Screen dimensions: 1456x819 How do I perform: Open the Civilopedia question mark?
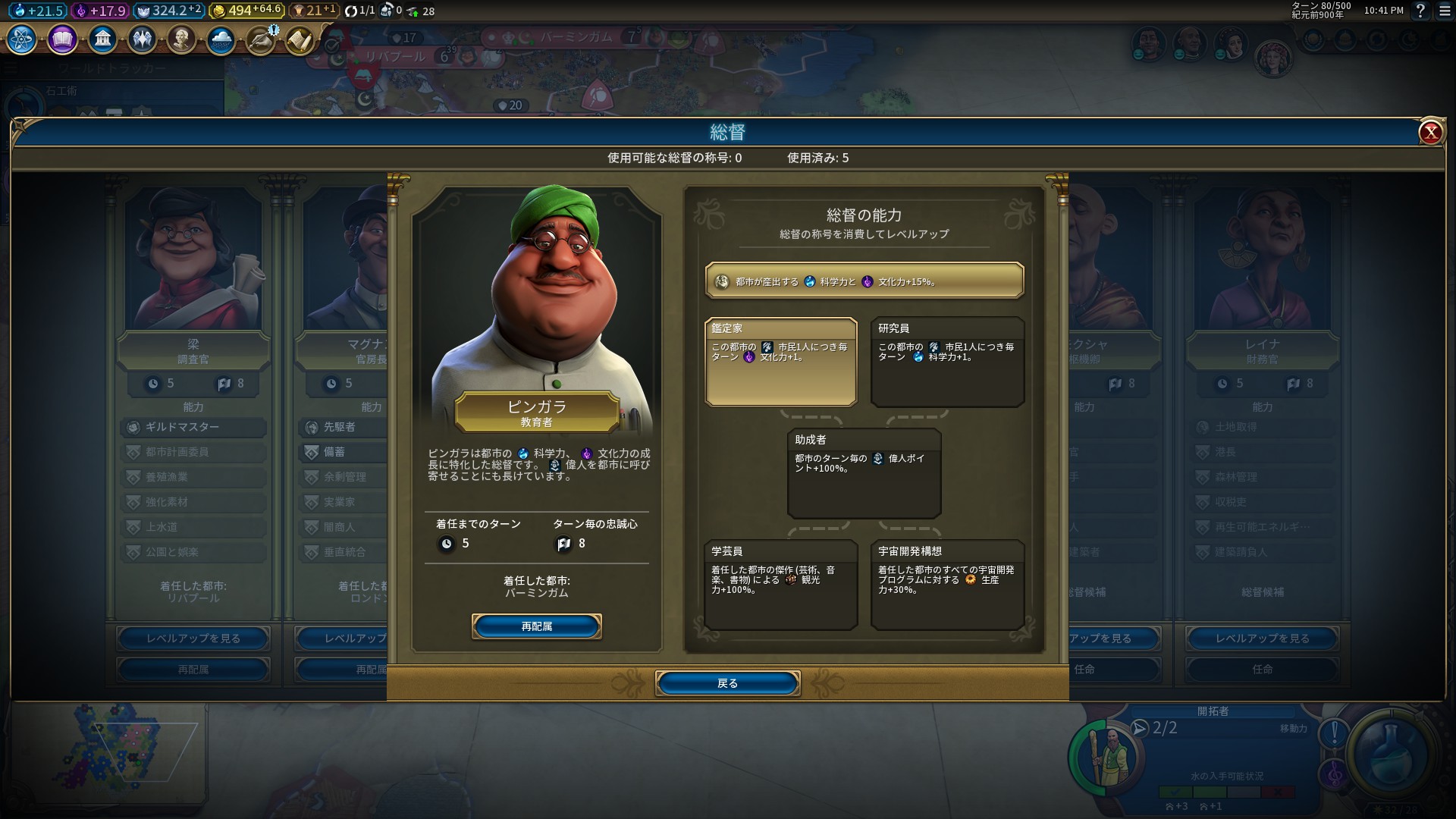click(1420, 11)
